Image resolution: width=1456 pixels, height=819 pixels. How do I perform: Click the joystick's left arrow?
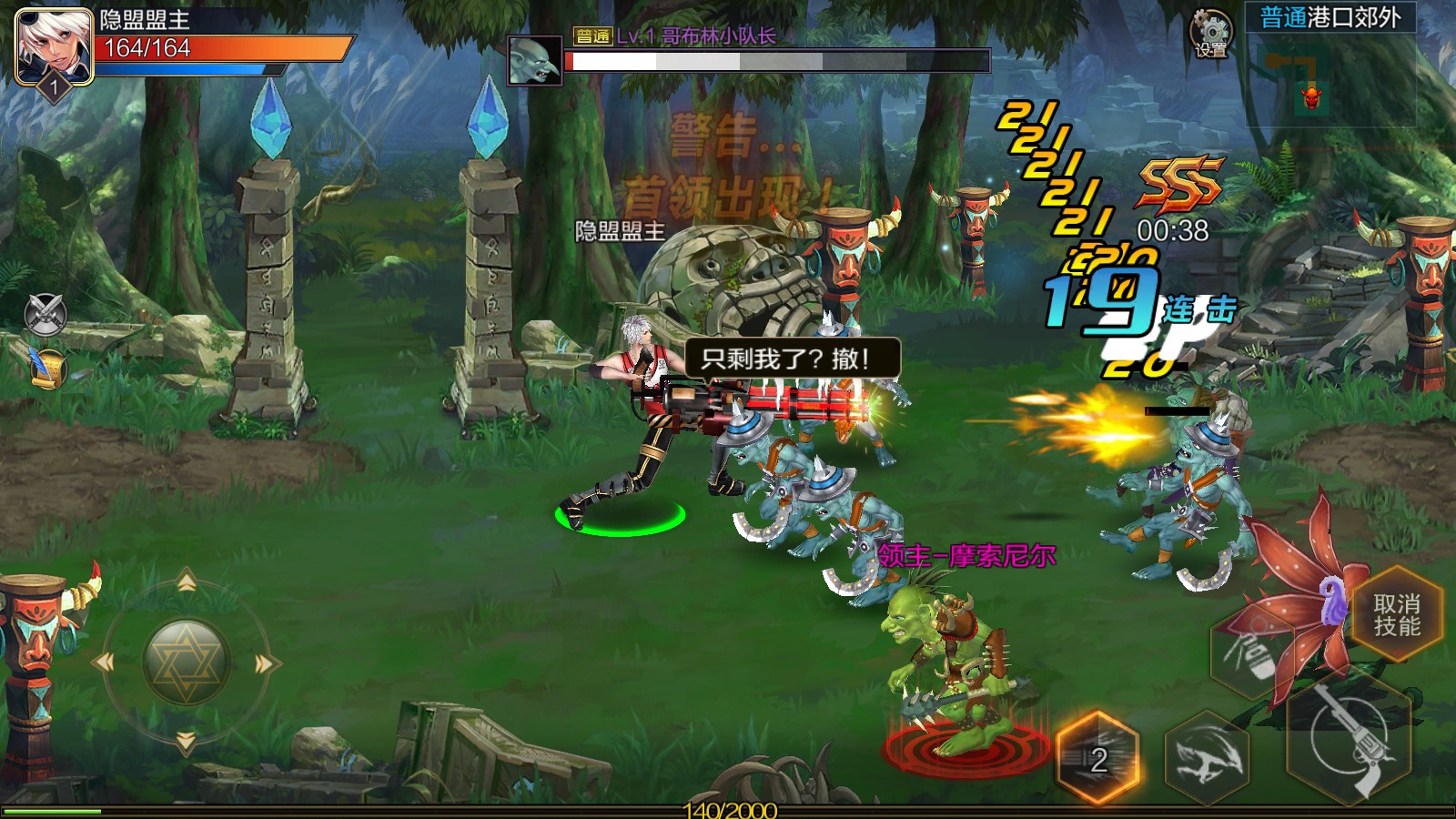(x=106, y=662)
